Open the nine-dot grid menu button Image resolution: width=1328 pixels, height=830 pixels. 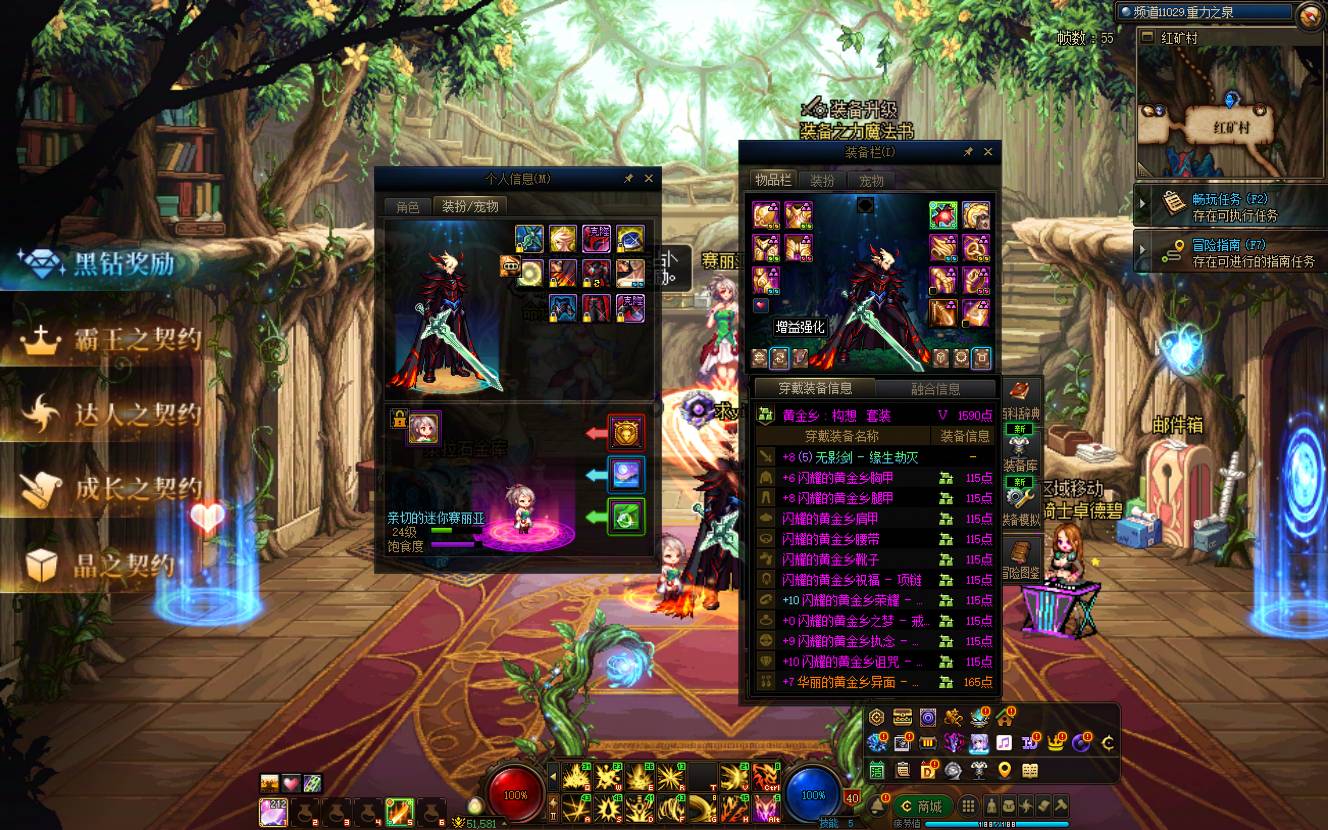(968, 806)
